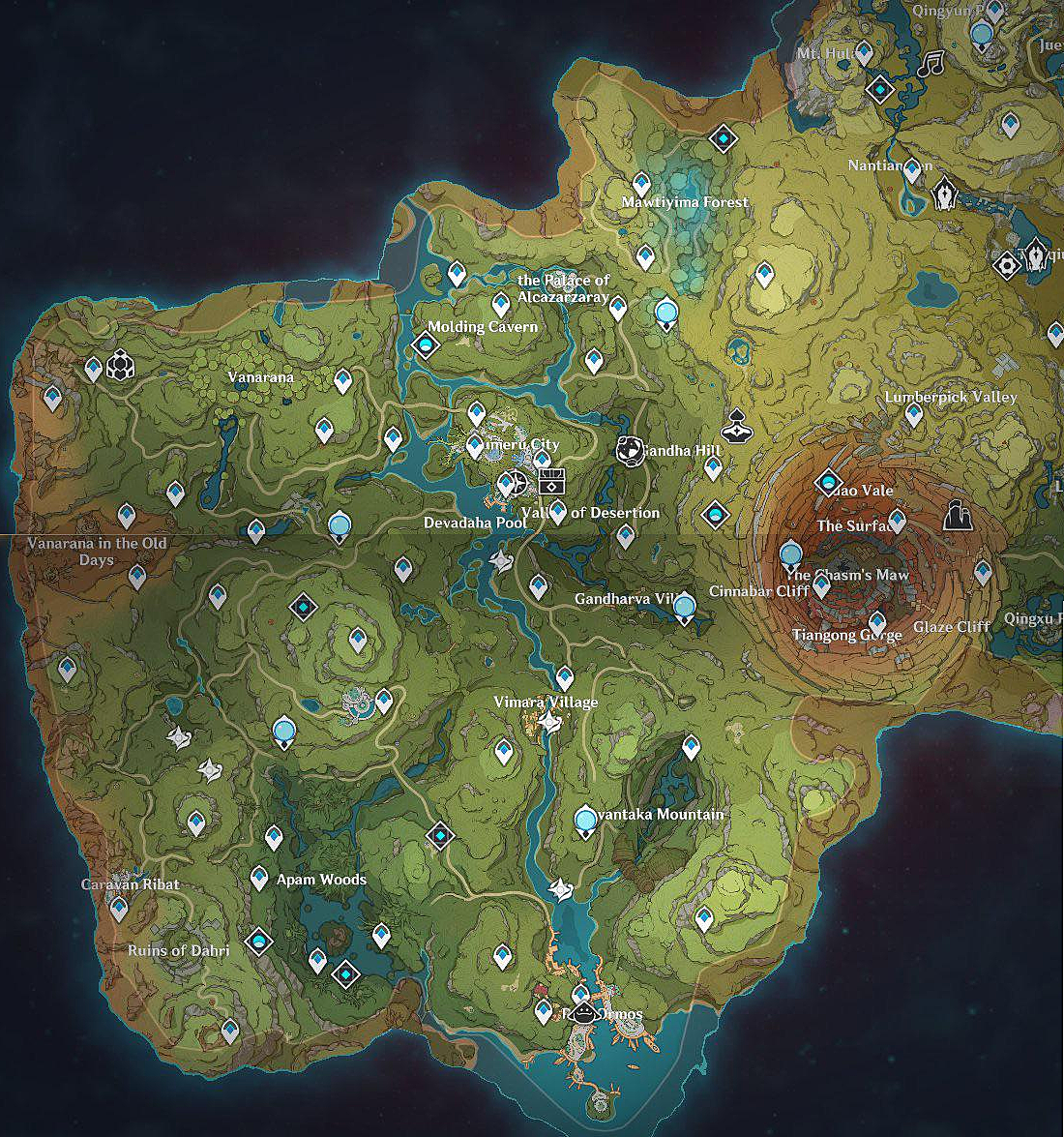Open the treasure chest icon in Sumeru City
This screenshot has height=1137, width=1064.
pos(551,481)
